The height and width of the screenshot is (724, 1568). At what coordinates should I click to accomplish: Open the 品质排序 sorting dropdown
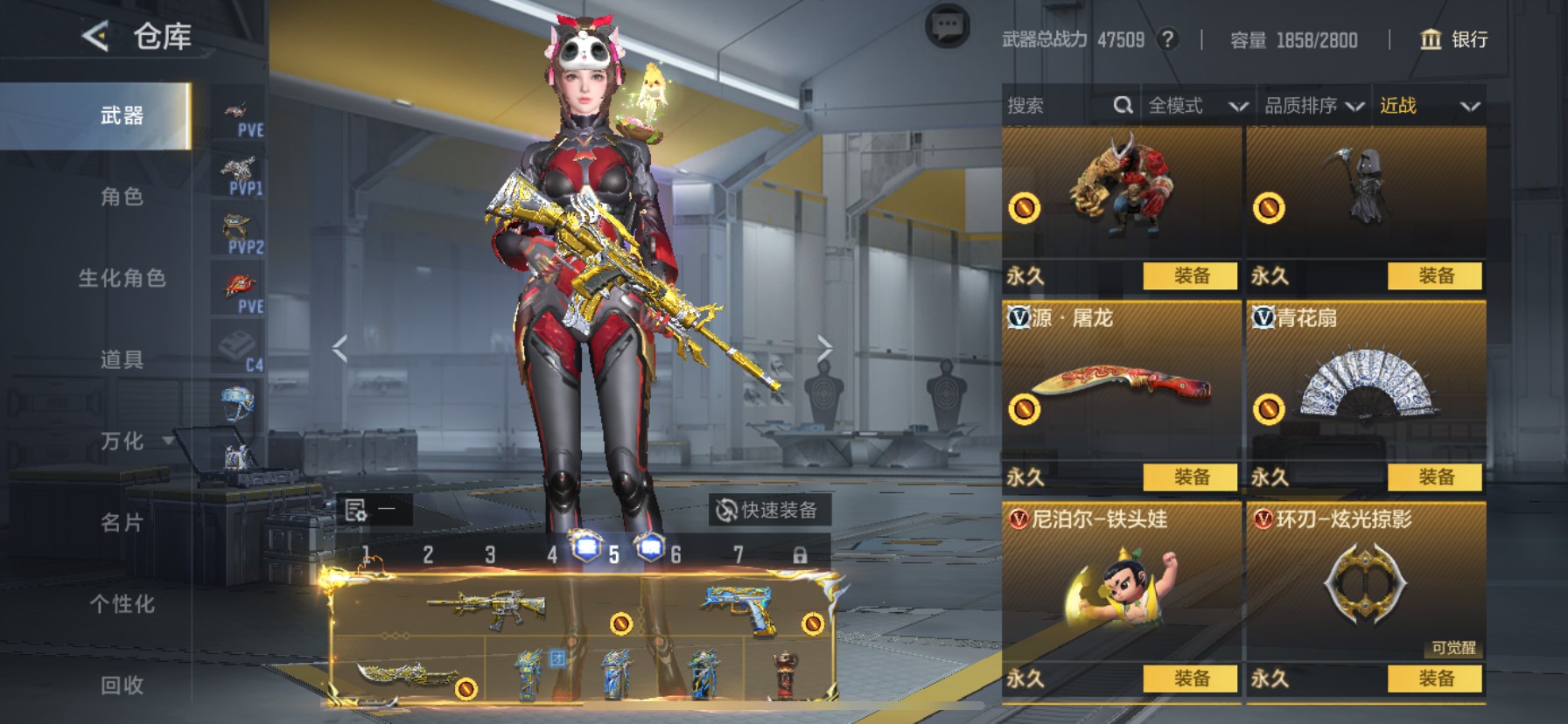click(1313, 106)
